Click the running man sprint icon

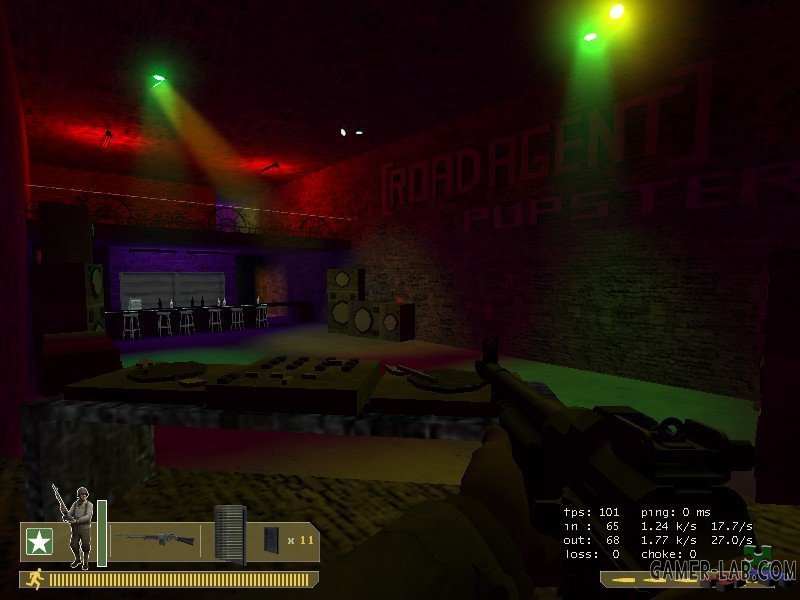tap(35, 578)
